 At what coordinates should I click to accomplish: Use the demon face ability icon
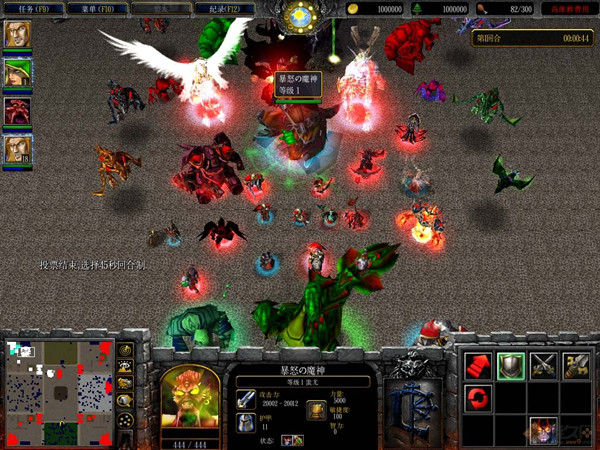tap(576, 430)
